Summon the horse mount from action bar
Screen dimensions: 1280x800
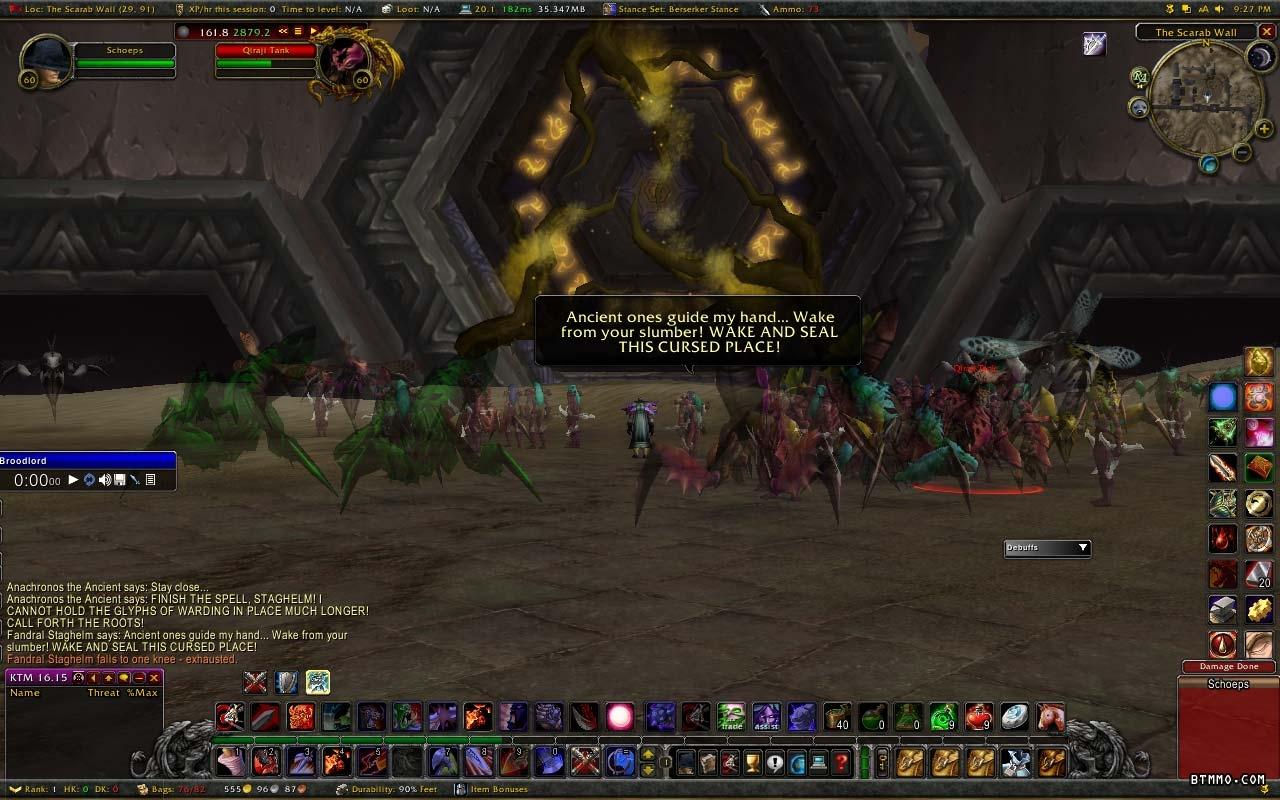pos(1049,716)
